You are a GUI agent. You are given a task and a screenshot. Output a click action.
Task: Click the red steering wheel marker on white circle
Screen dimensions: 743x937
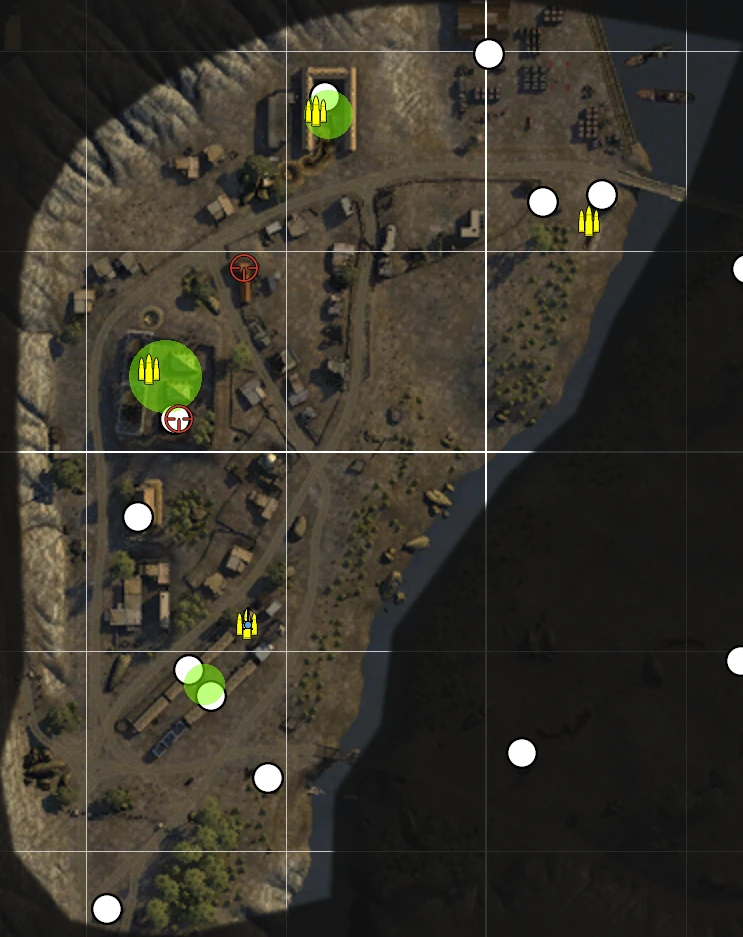(178, 419)
